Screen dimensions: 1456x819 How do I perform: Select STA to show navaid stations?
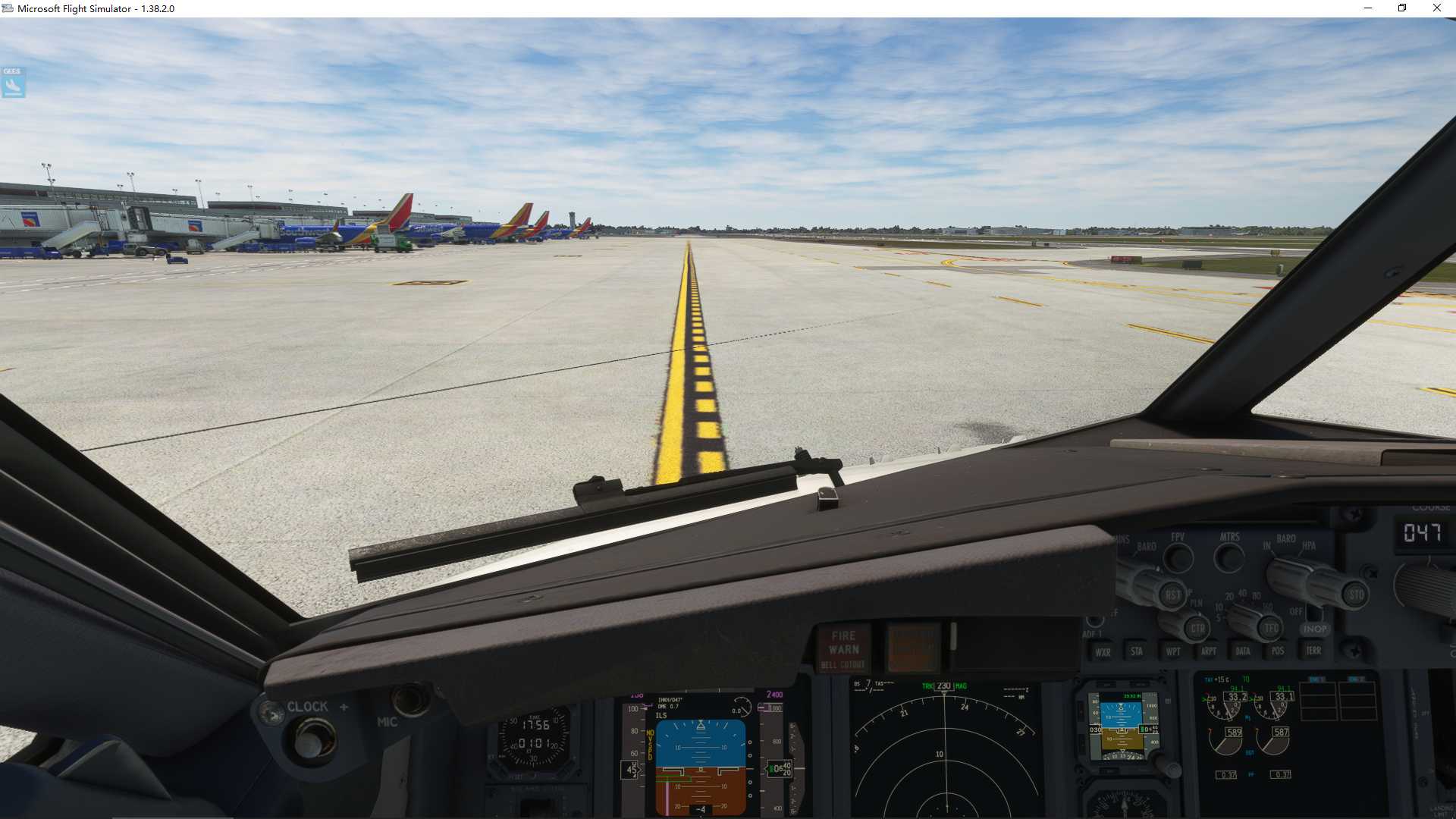pyautogui.click(x=1137, y=651)
